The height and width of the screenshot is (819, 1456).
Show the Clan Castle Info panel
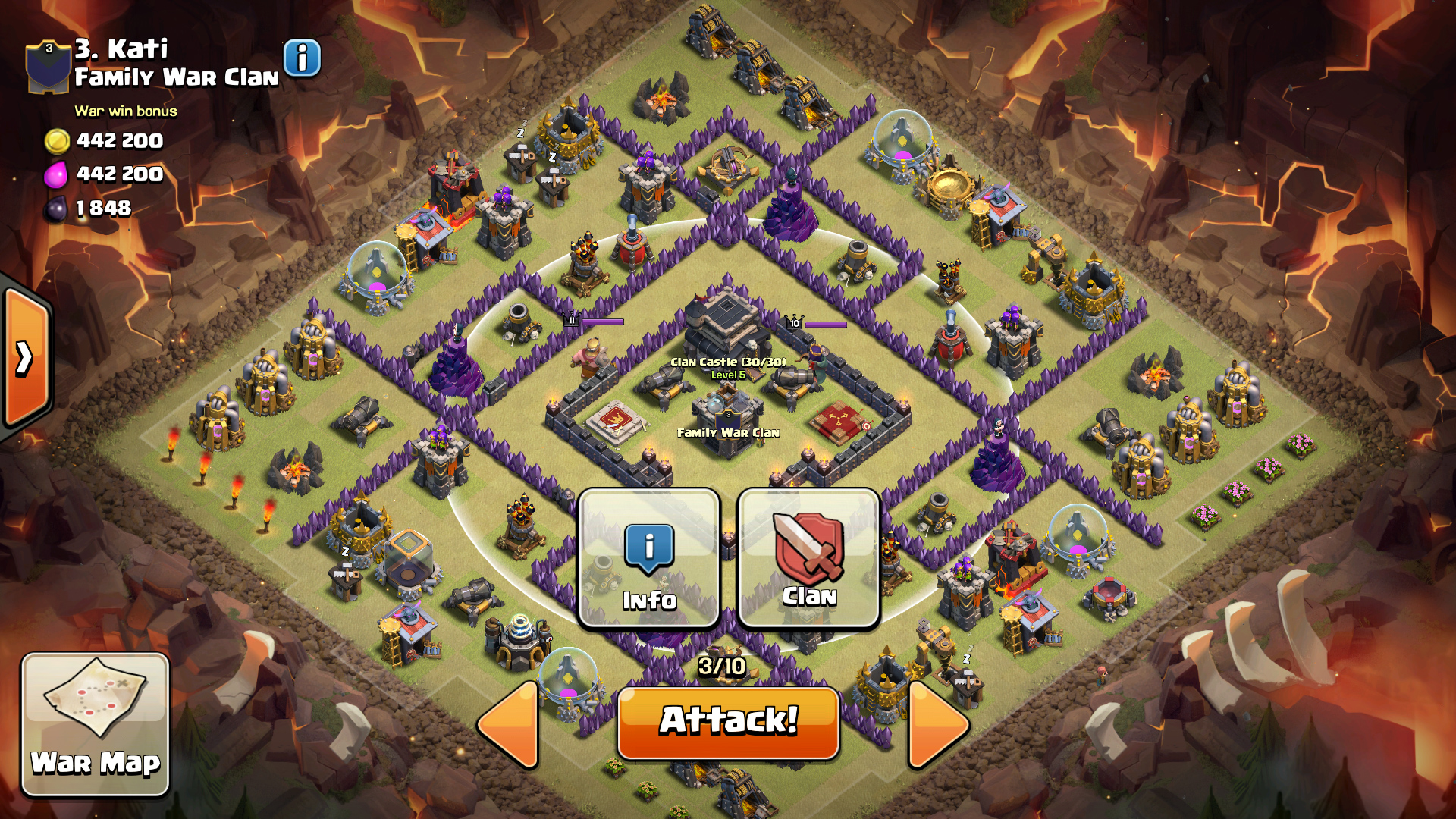pos(649,559)
